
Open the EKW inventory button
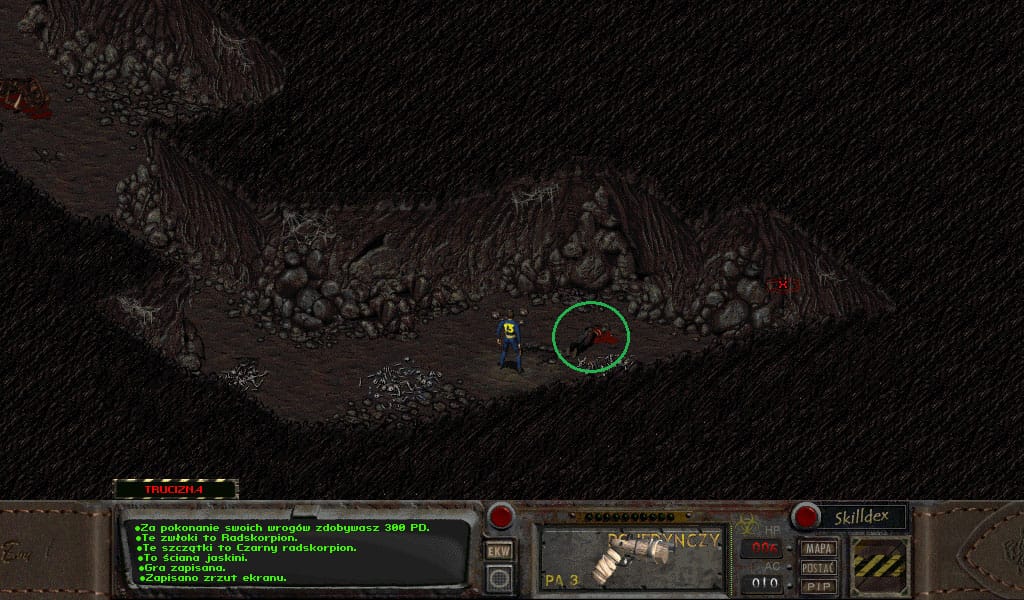(x=498, y=551)
